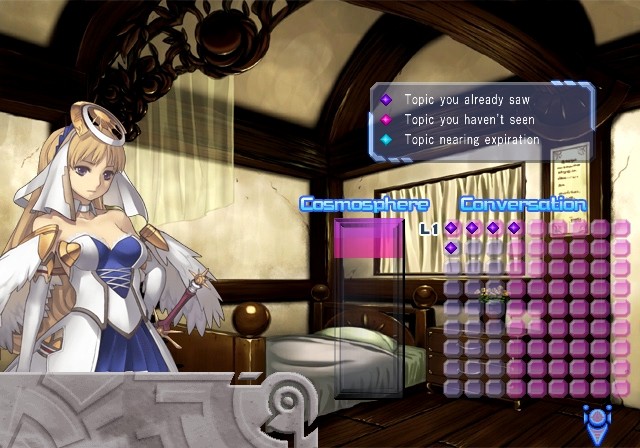640x448 pixels.
Task: Open the lone topic diamond in the second row
Action: point(451,248)
